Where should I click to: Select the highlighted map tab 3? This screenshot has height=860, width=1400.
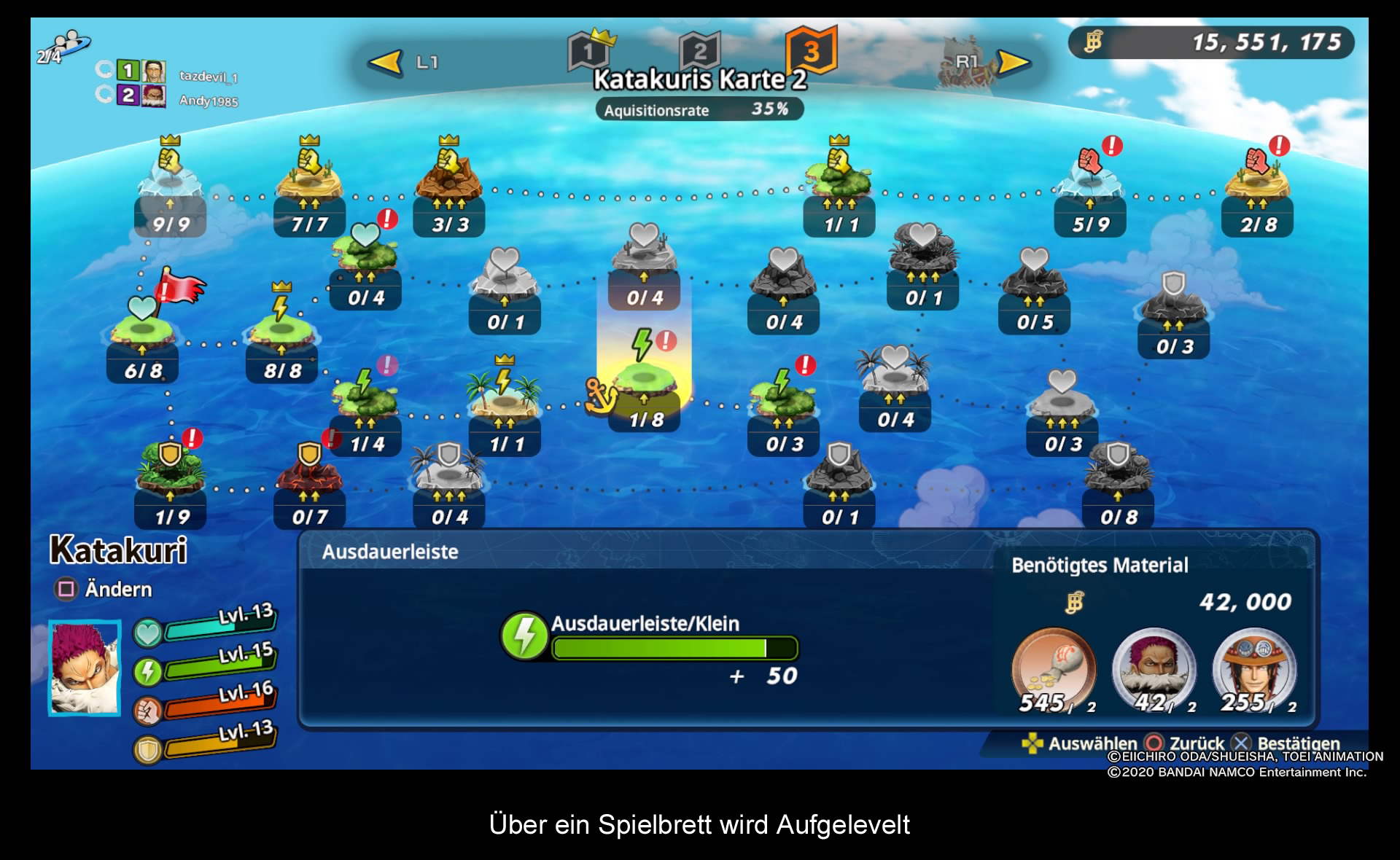tap(811, 51)
